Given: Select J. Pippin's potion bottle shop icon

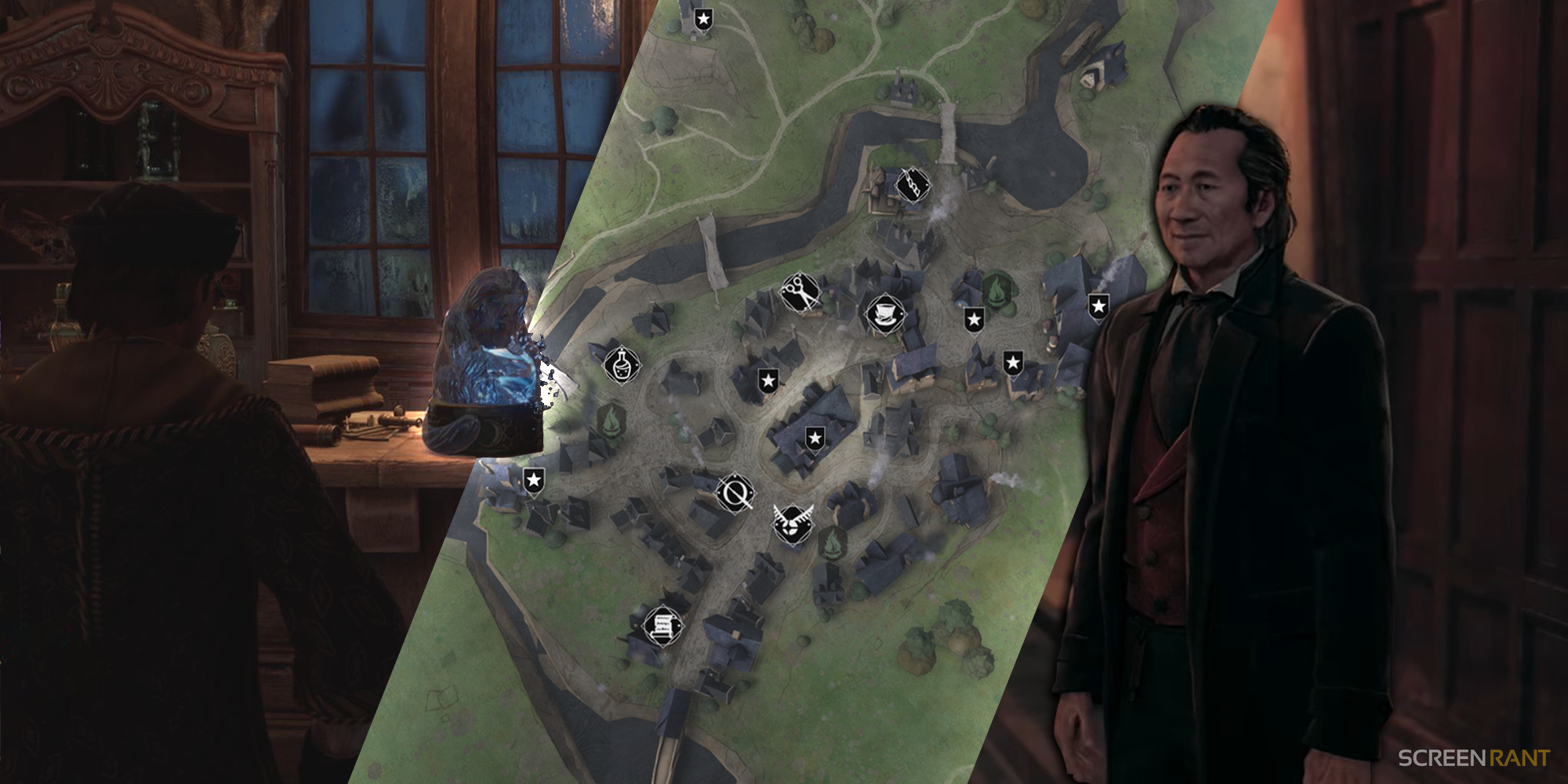Looking at the screenshot, I should click(x=621, y=364).
